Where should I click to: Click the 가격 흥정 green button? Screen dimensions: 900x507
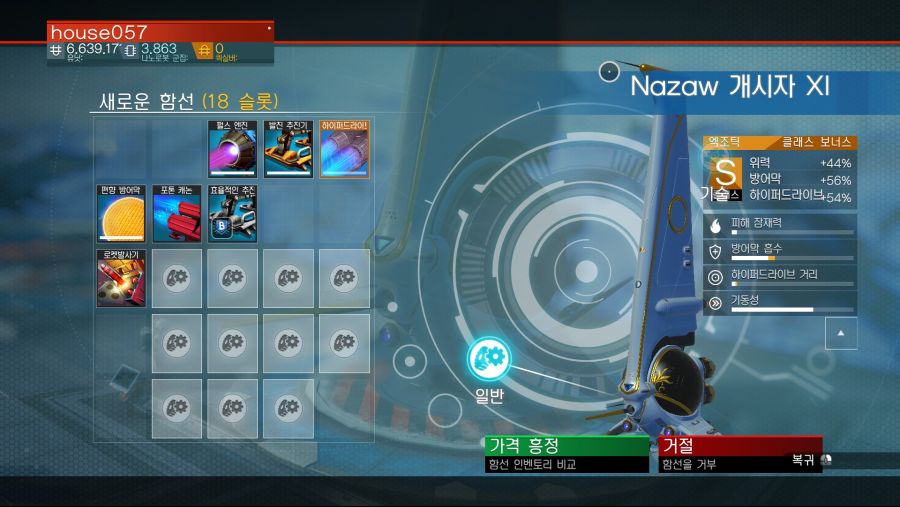click(x=566, y=446)
